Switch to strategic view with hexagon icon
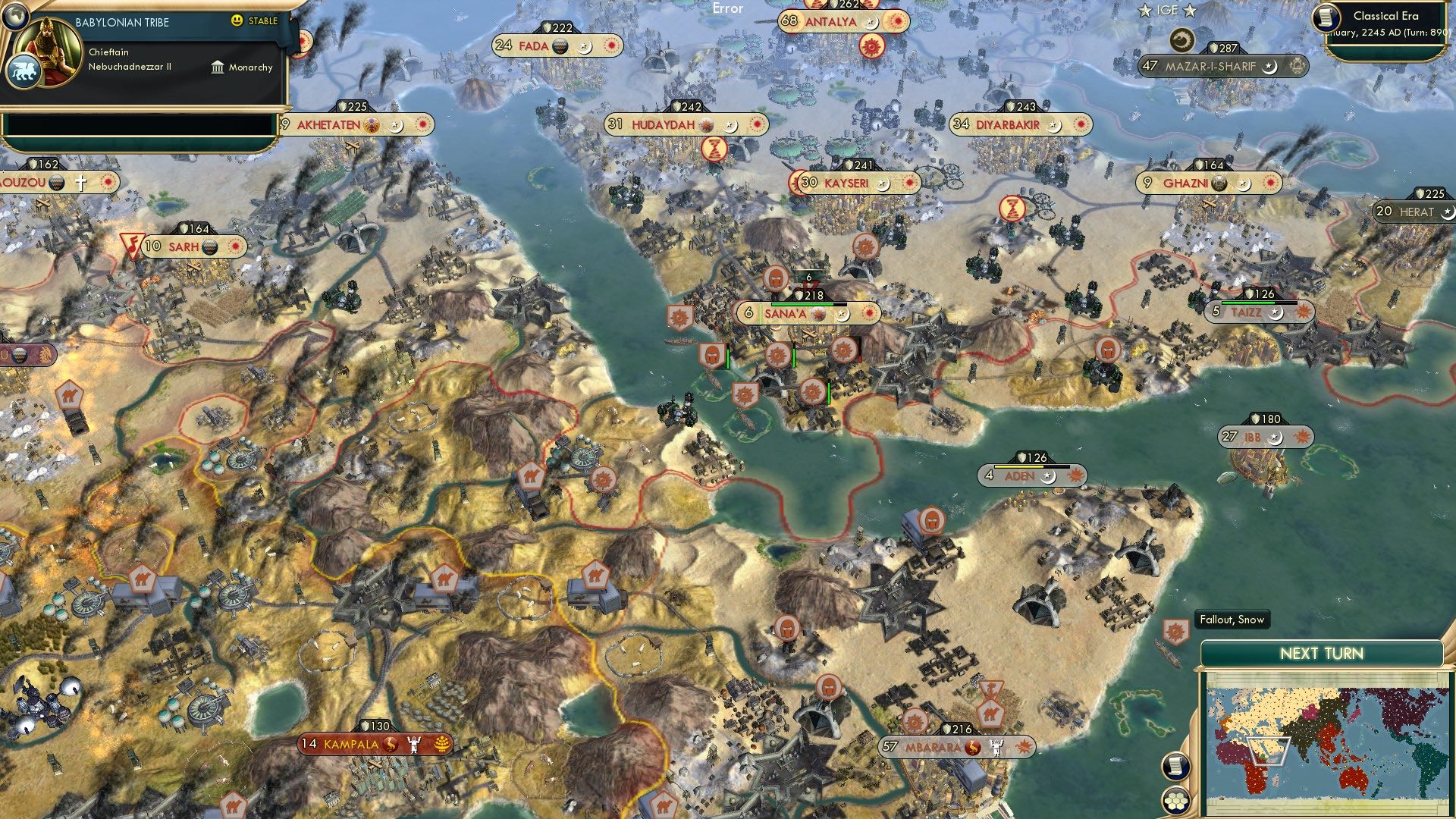Screen dimensions: 1456x819 click(1175, 800)
